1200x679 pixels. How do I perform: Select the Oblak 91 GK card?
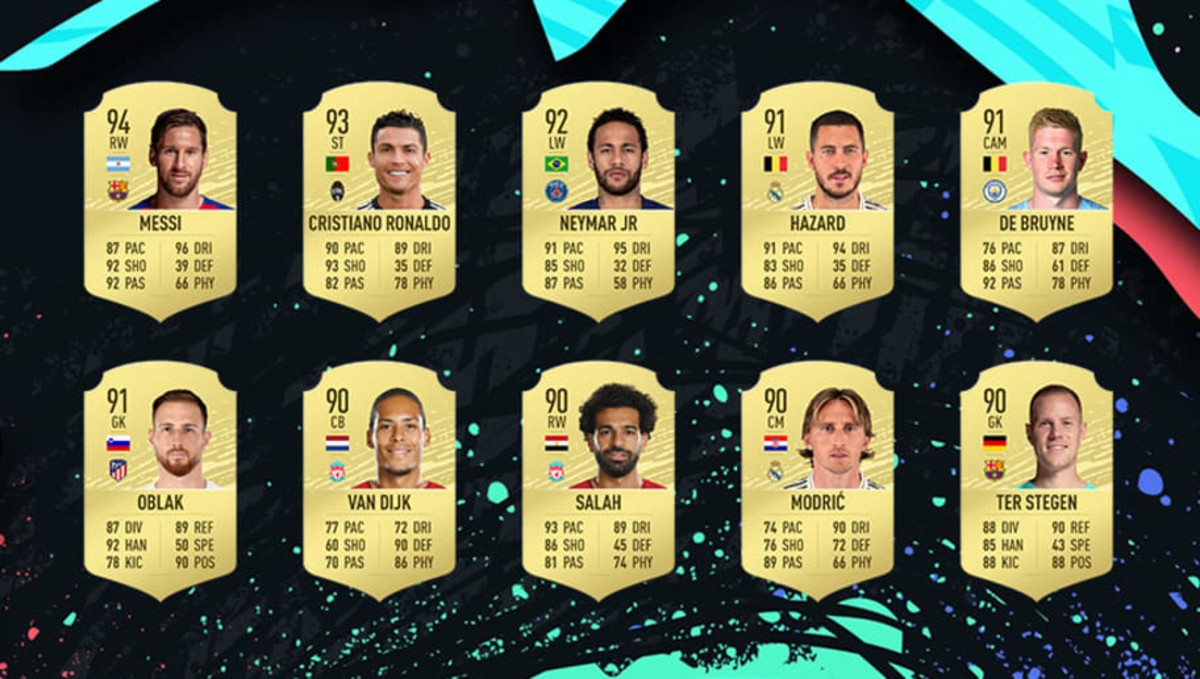160,480
